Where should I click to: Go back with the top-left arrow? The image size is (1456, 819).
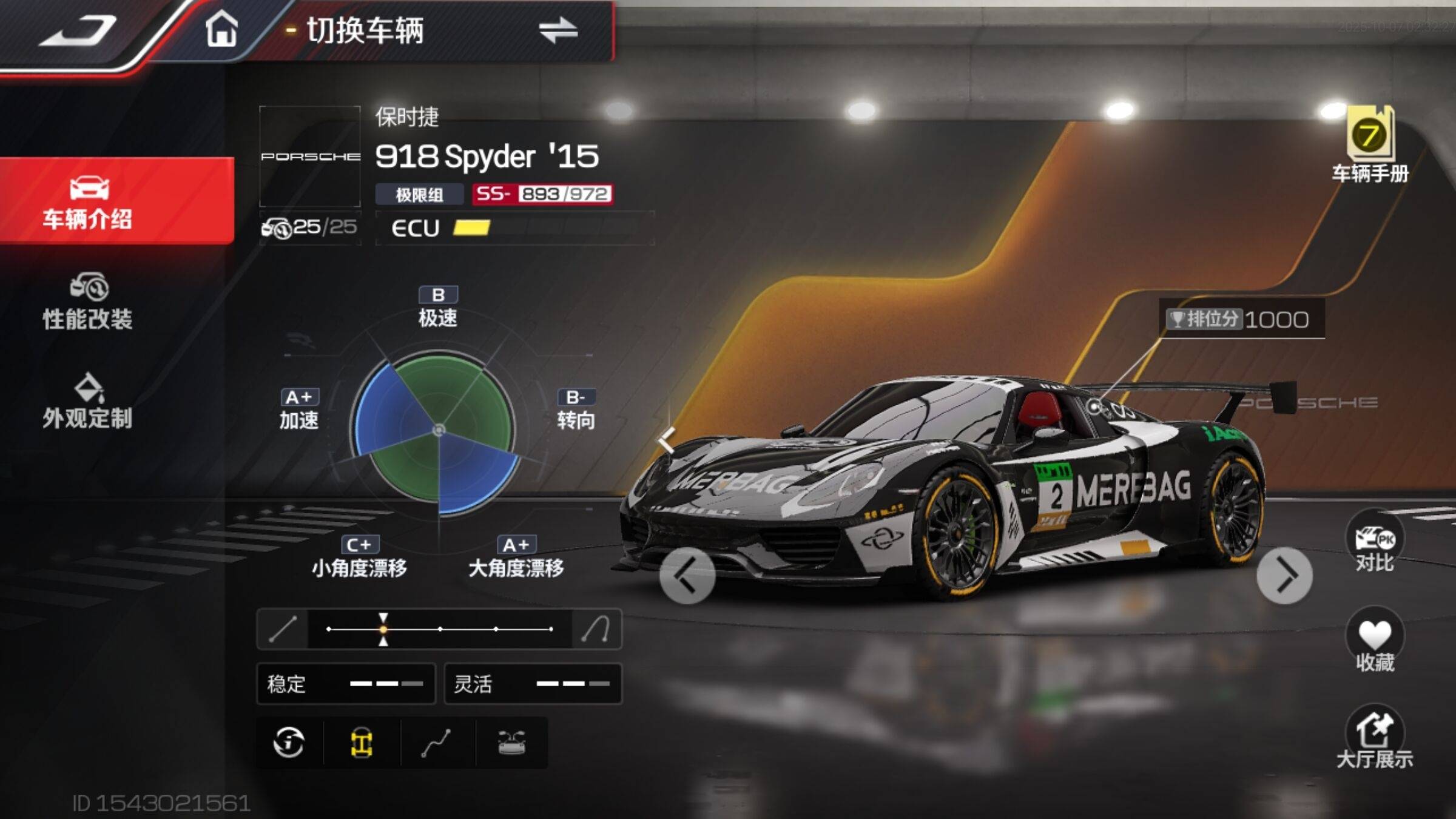pos(79,32)
